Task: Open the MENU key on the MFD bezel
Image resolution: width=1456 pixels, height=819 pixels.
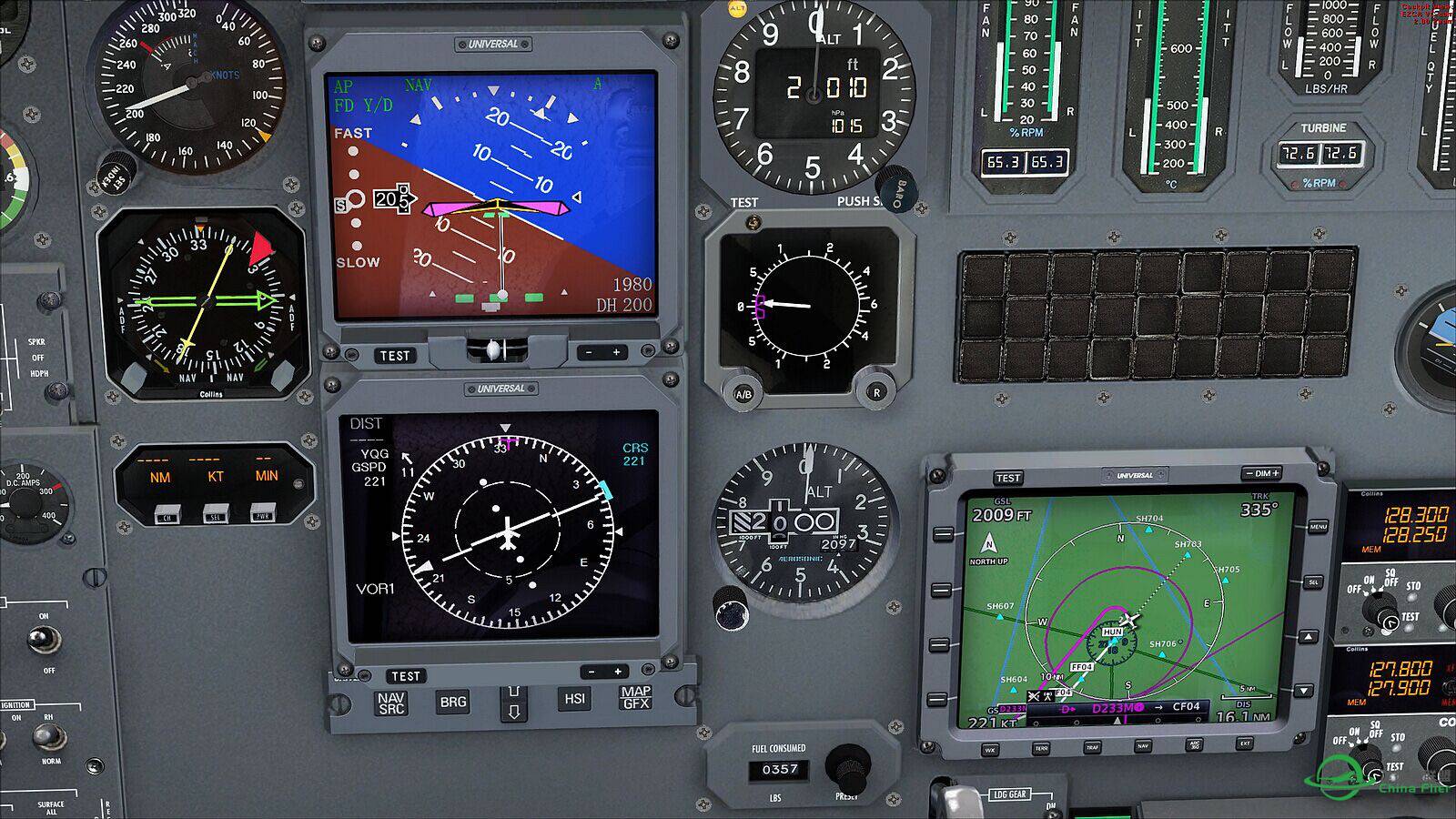Action: click(x=1318, y=525)
